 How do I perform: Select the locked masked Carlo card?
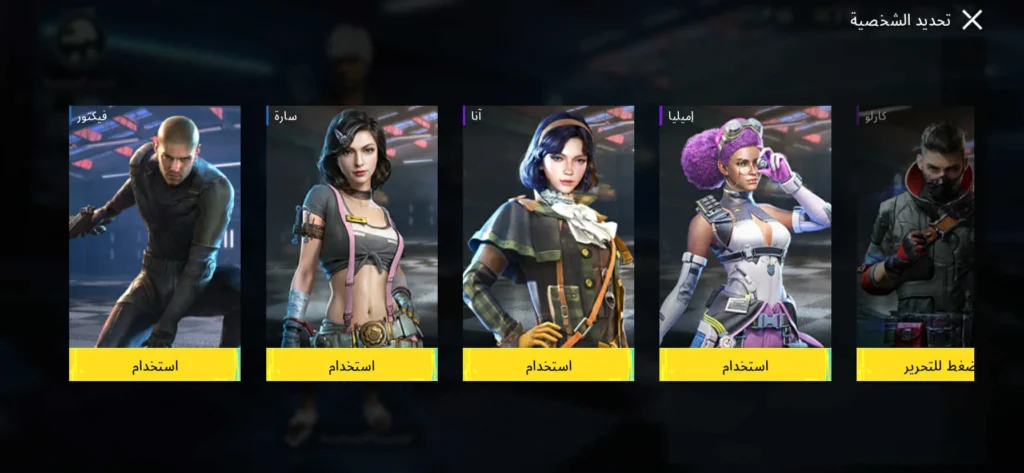click(916, 225)
